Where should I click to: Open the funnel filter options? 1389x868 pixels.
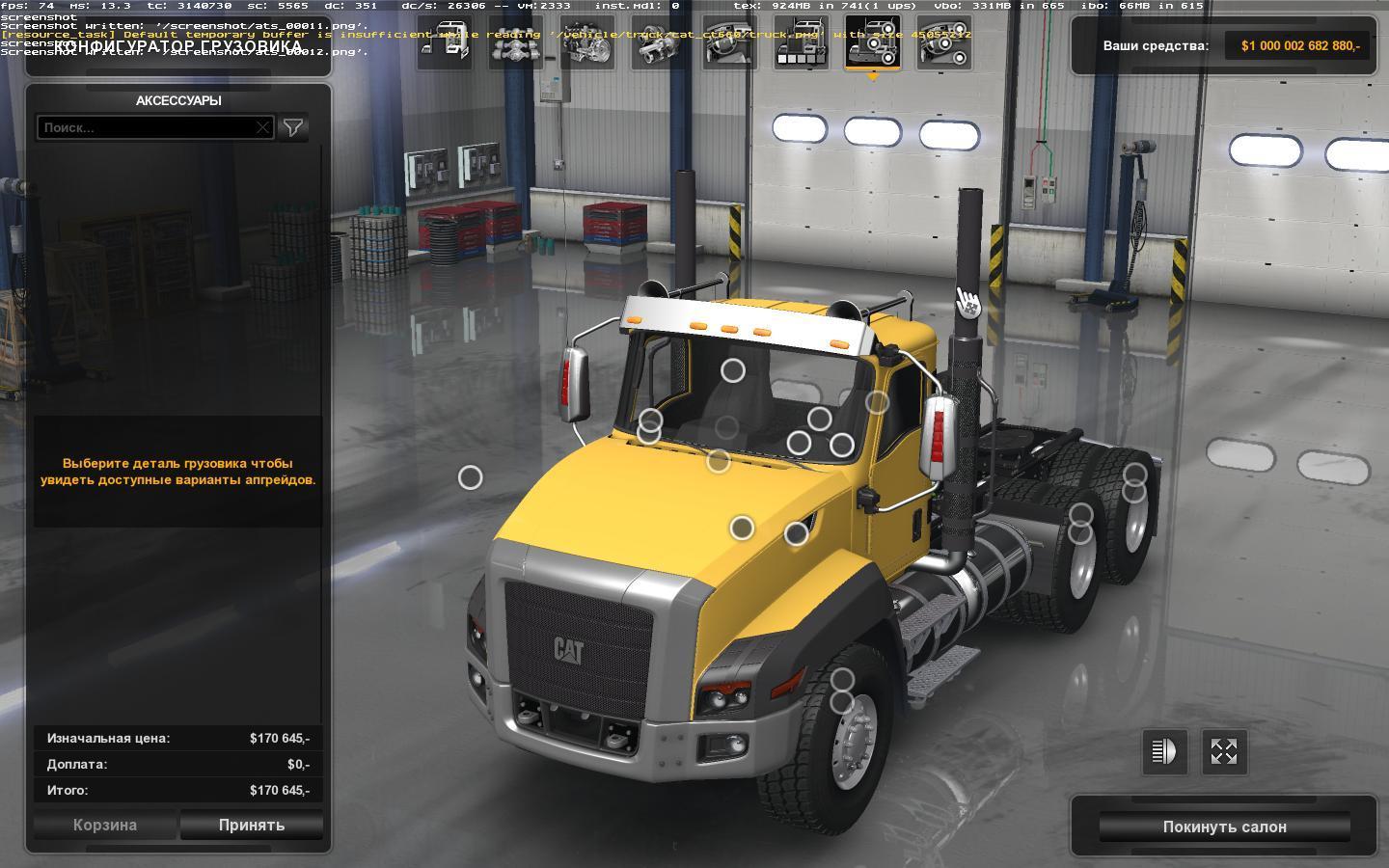pos(293,127)
